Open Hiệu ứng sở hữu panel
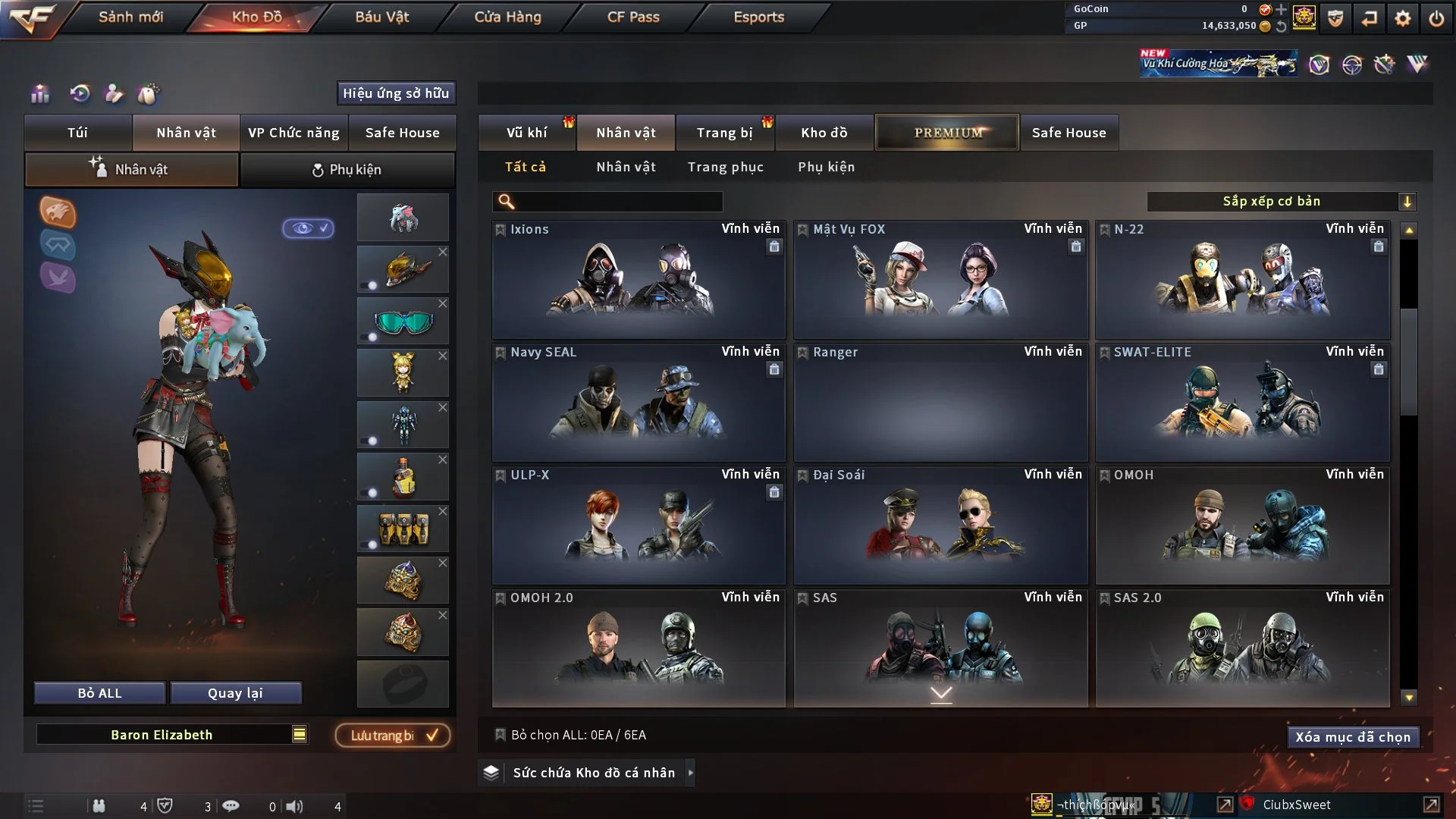1456x819 pixels. pyautogui.click(x=395, y=93)
